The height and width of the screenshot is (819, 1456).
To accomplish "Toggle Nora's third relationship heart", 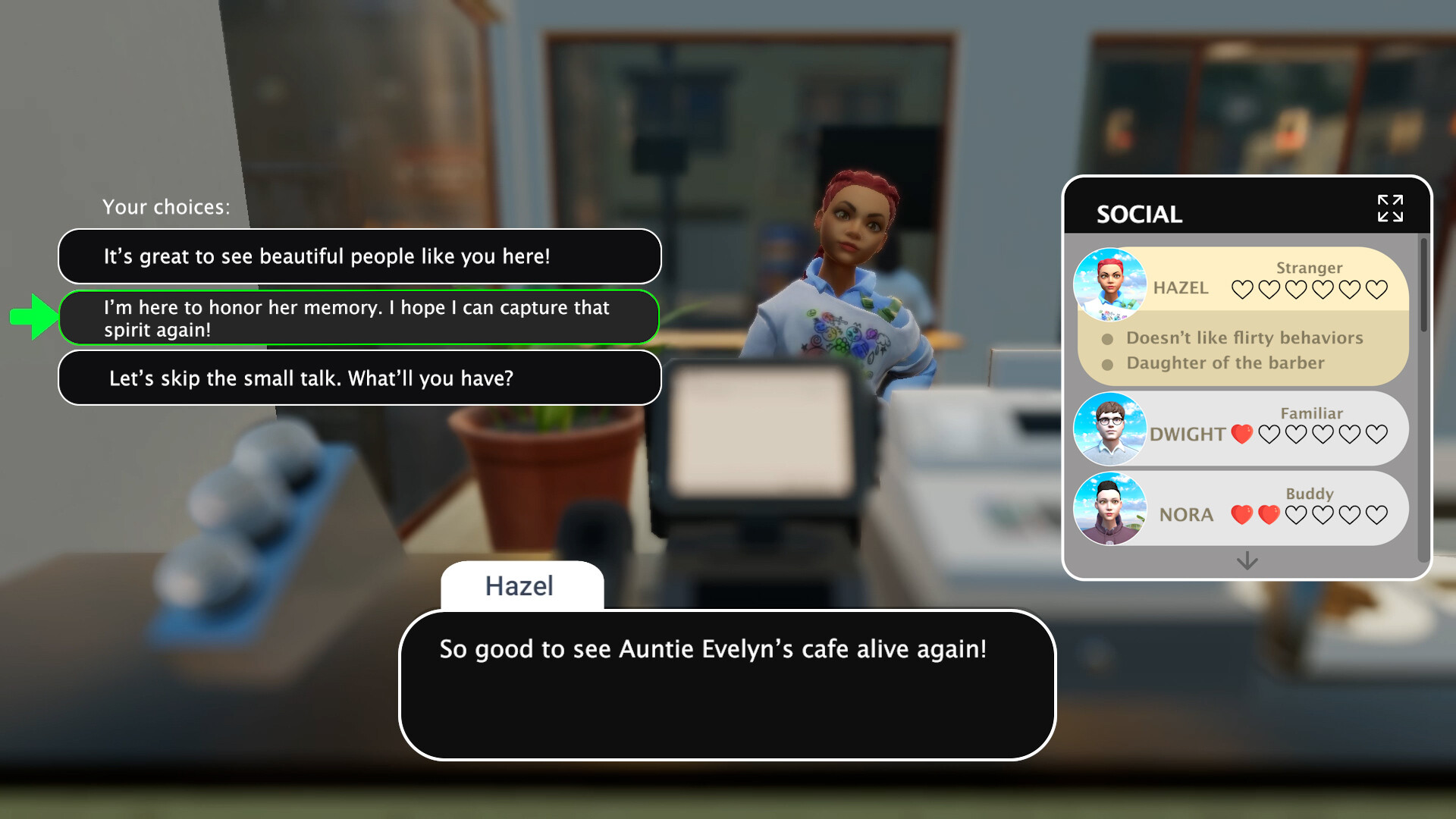I will (1294, 514).
